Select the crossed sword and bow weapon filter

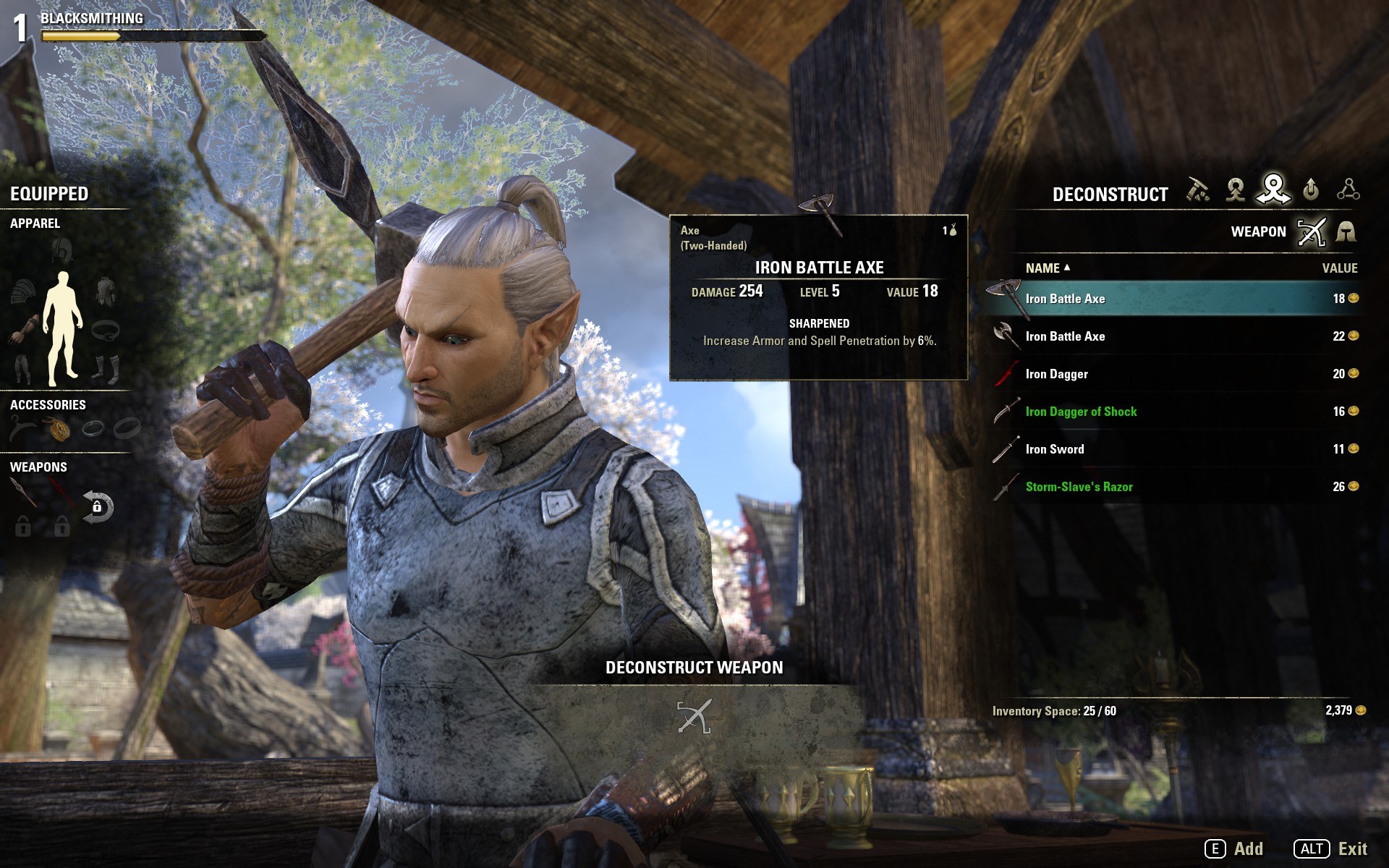(x=1311, y=232)
